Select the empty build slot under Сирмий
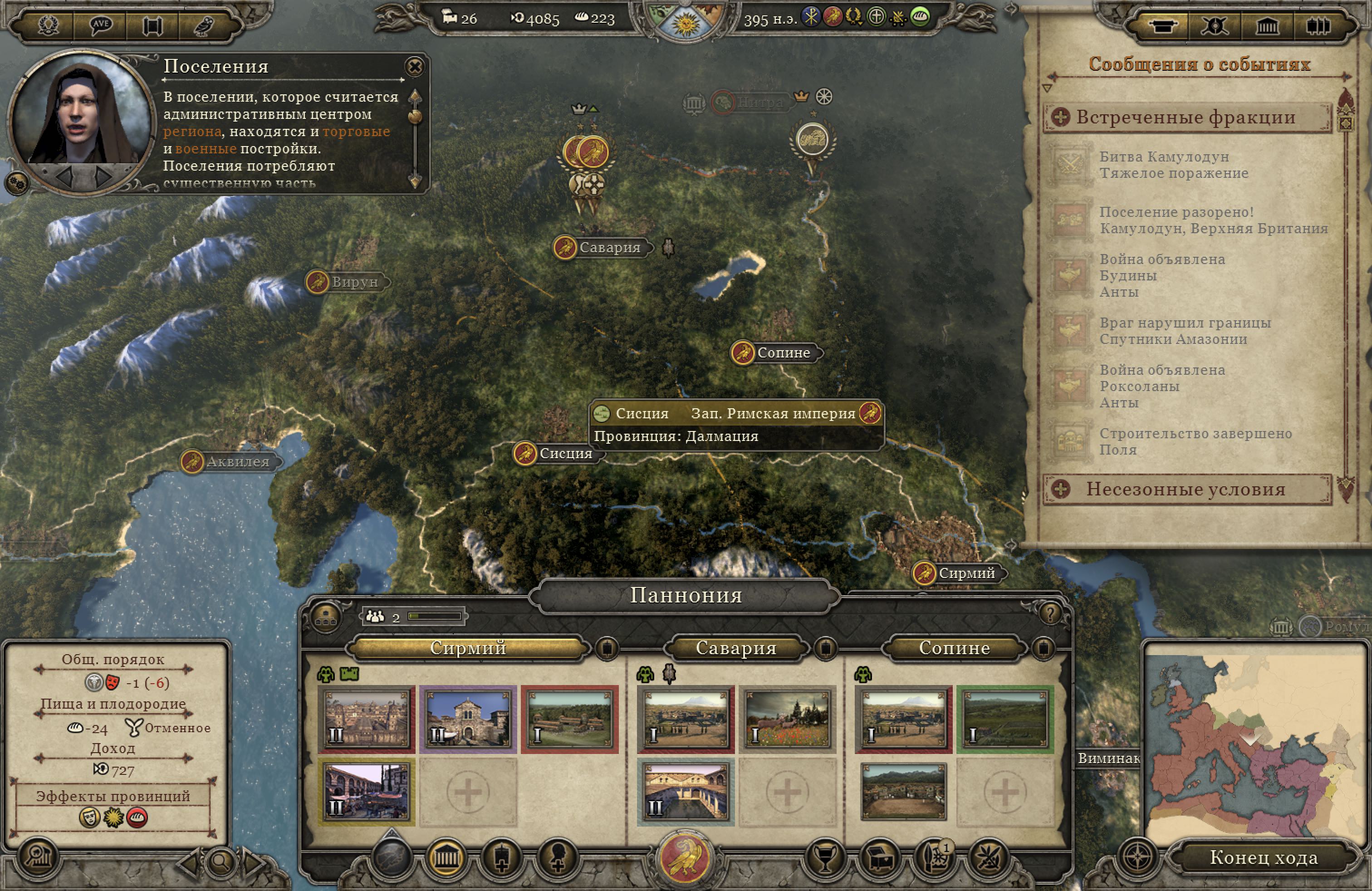 coord(468,792)
